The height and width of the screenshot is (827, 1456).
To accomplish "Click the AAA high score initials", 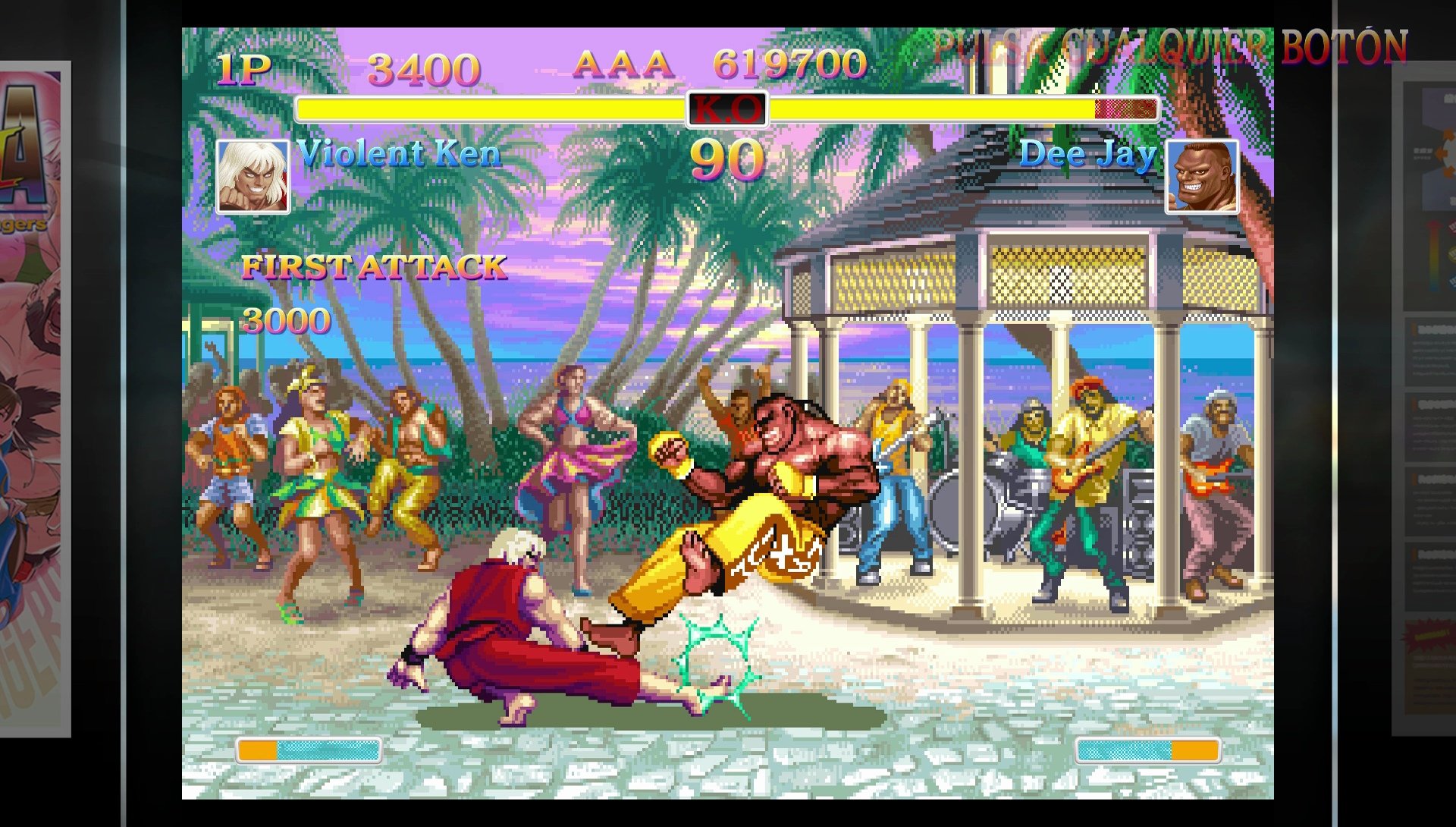I will point(621,67).
